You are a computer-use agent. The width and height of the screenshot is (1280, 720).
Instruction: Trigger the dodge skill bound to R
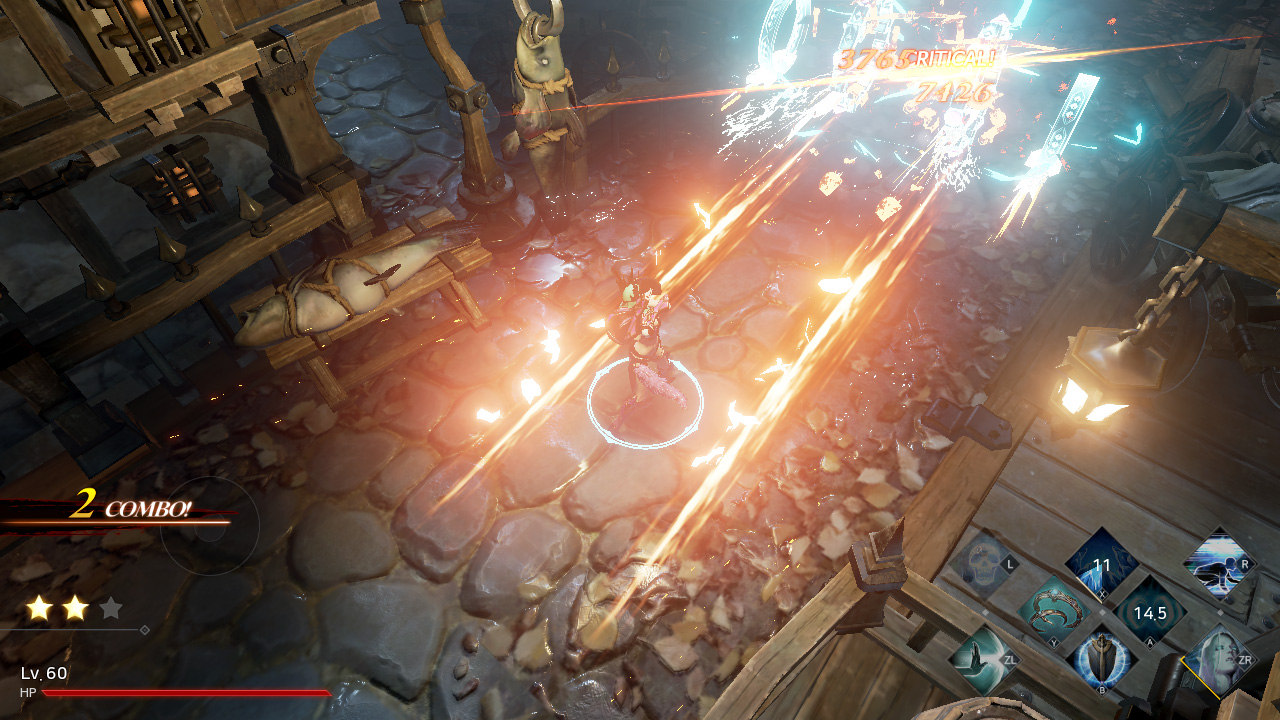click(x=1219, y=564)
